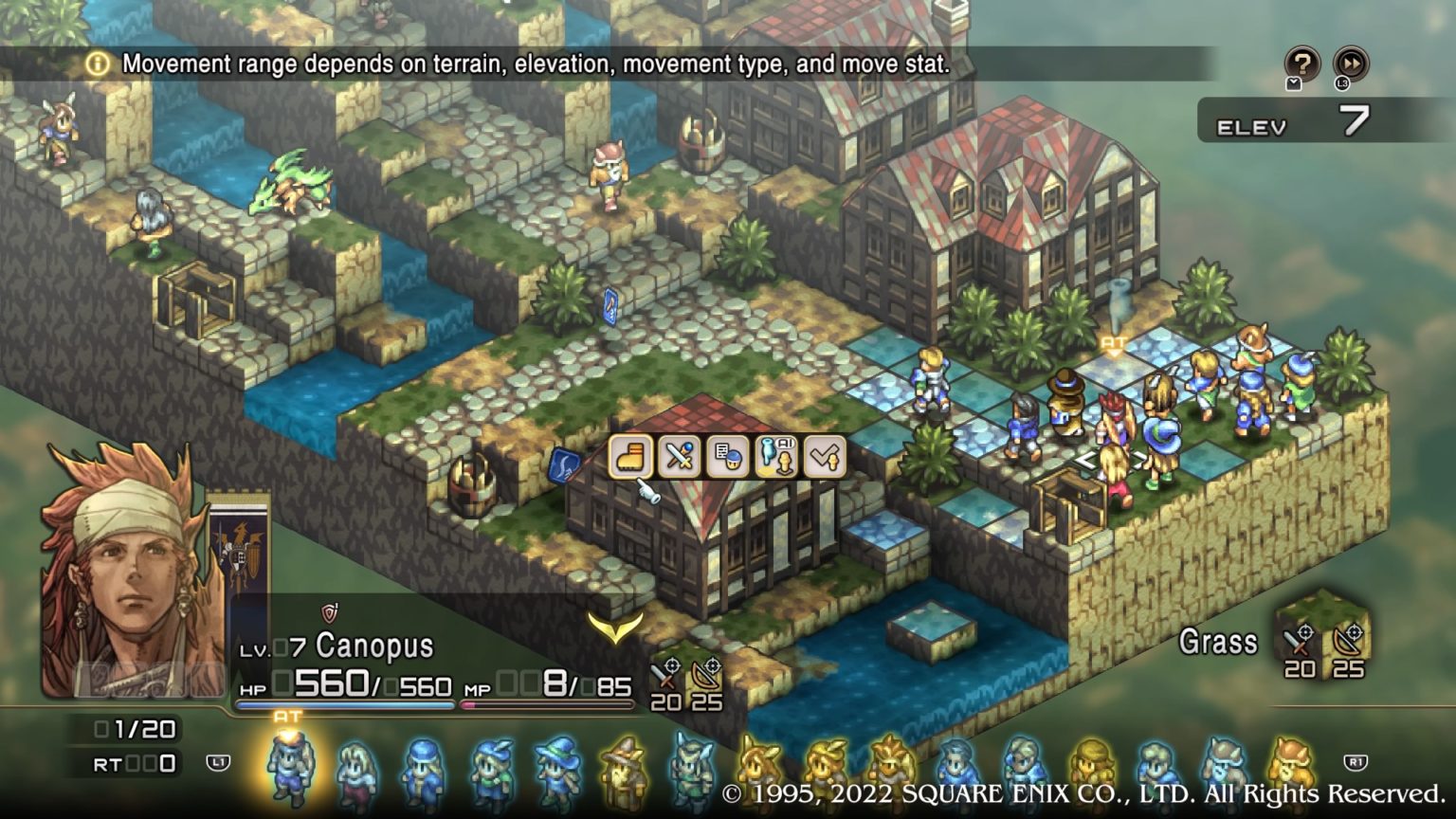
Task: Open the unit status document icon
Action: click(727, 457)
